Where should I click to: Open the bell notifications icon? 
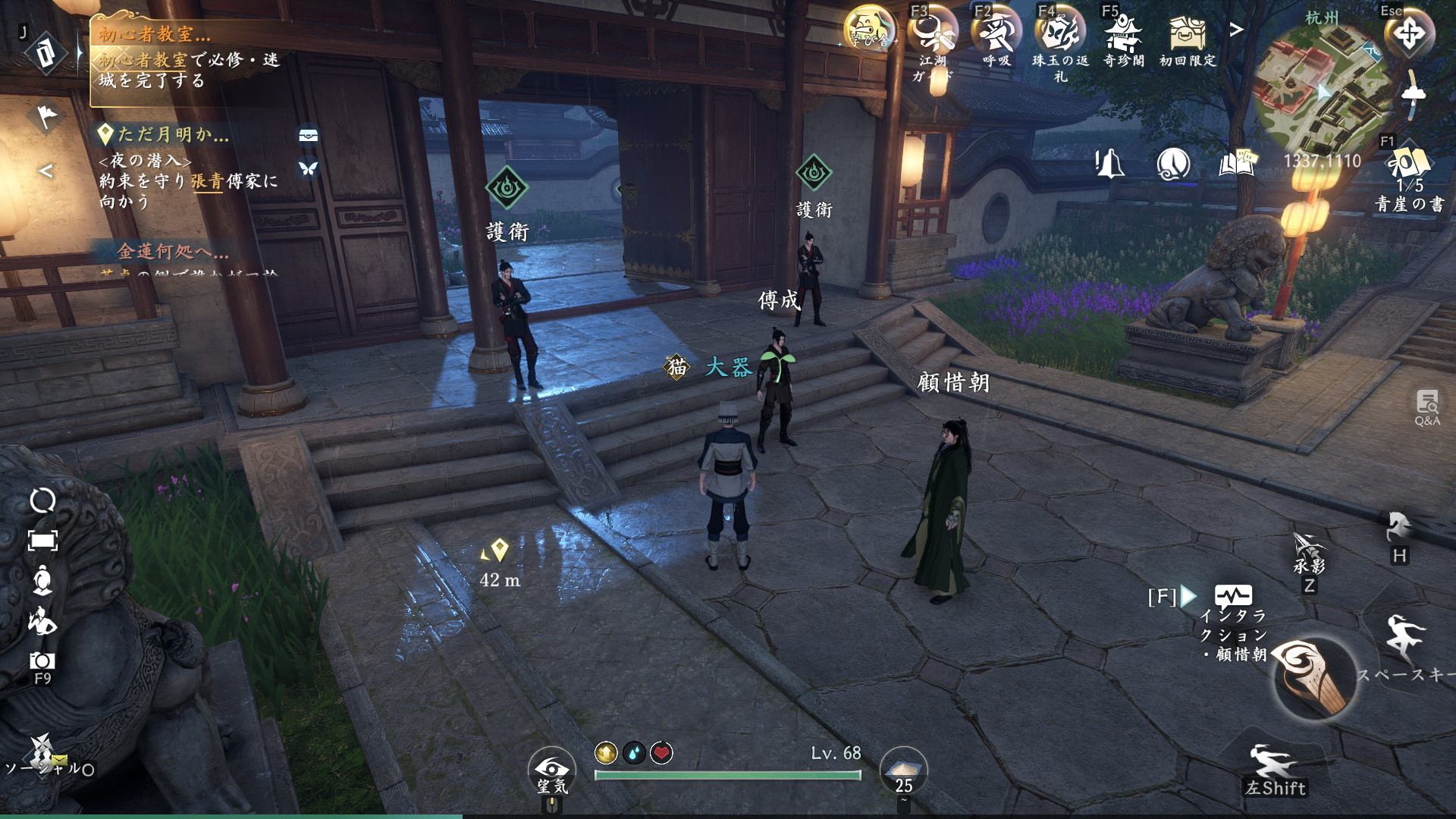(x=1109, y=163)
